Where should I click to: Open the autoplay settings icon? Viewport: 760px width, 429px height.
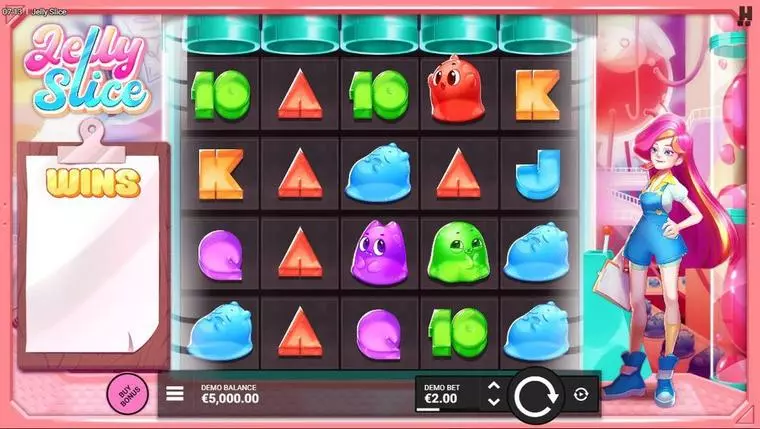583,395
